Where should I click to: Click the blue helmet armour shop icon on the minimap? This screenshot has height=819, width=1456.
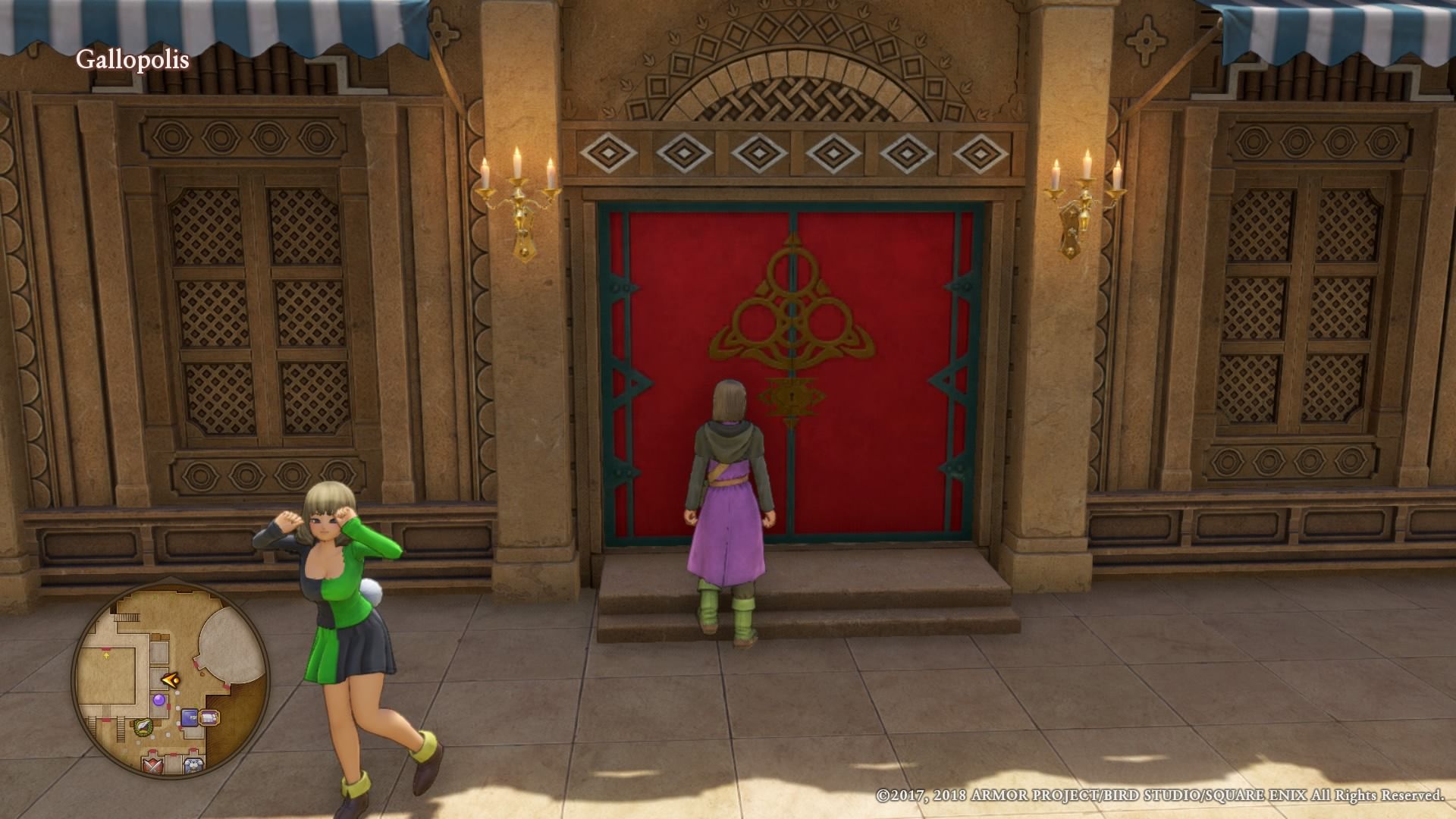point(193,764)
